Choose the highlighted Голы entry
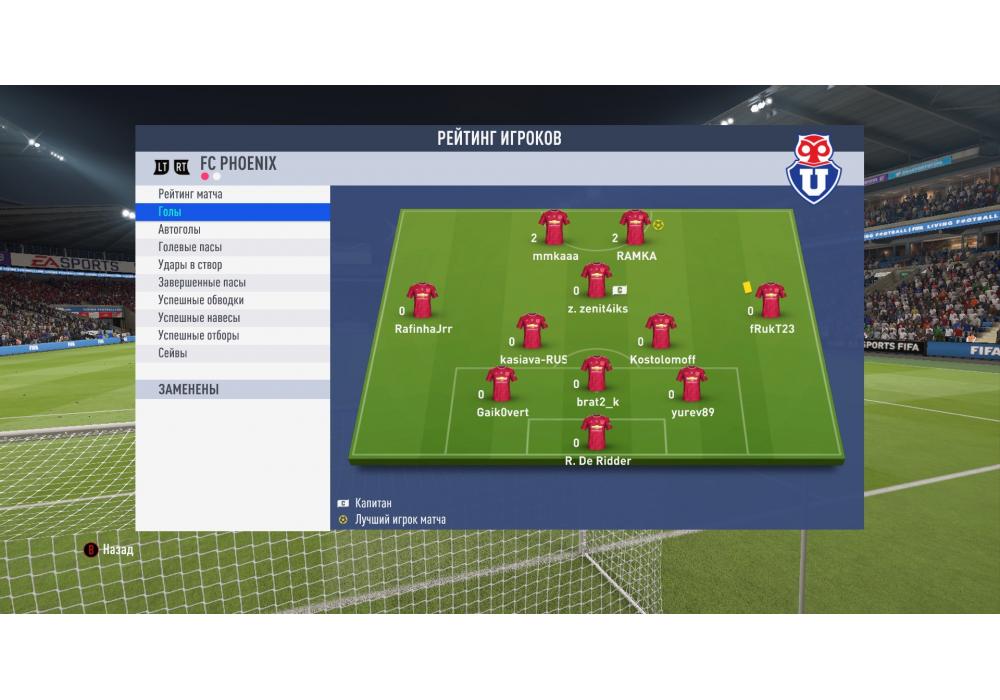 [x=232, y=212]
